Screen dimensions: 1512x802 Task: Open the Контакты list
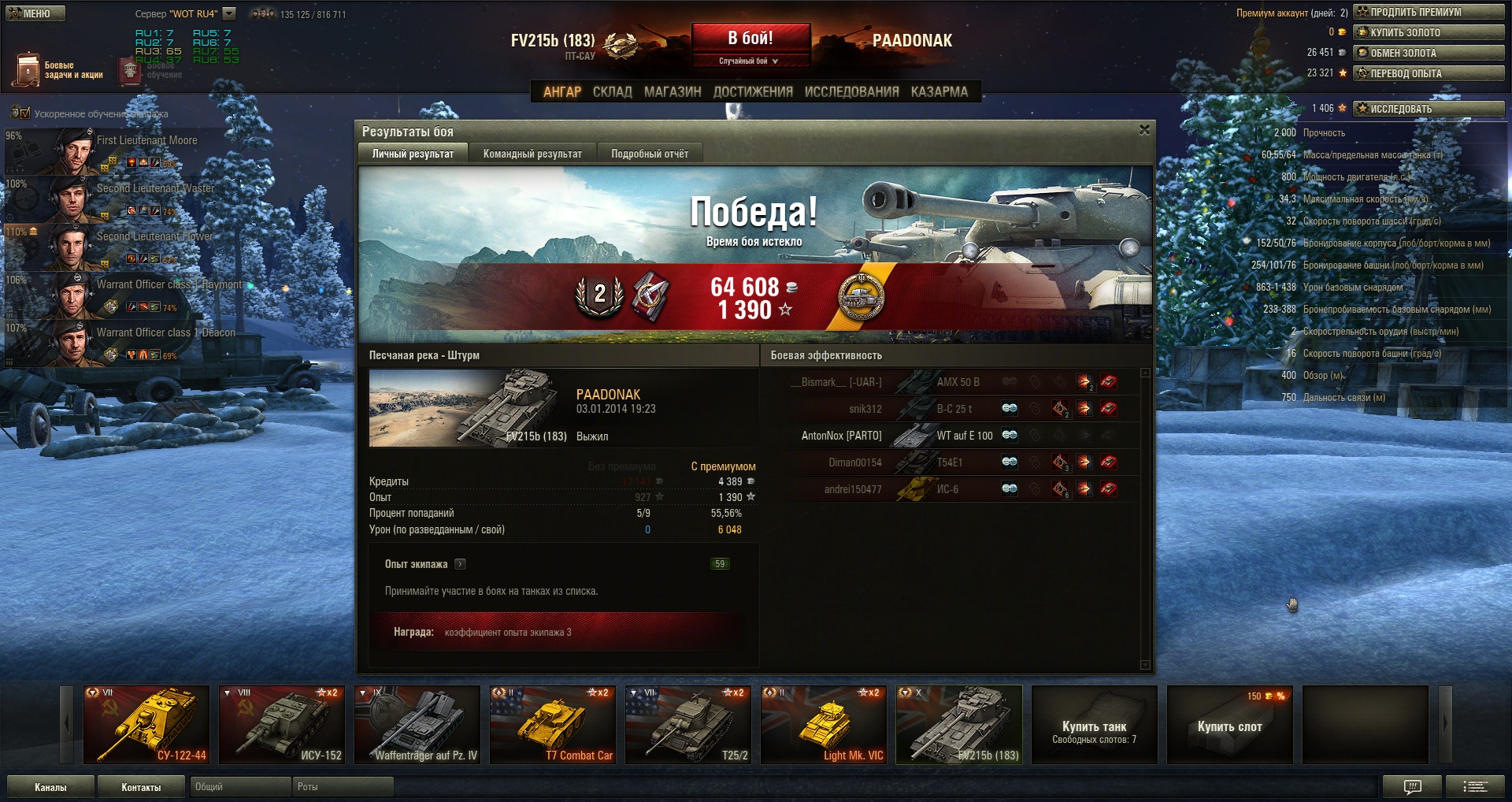pos(141,786)
